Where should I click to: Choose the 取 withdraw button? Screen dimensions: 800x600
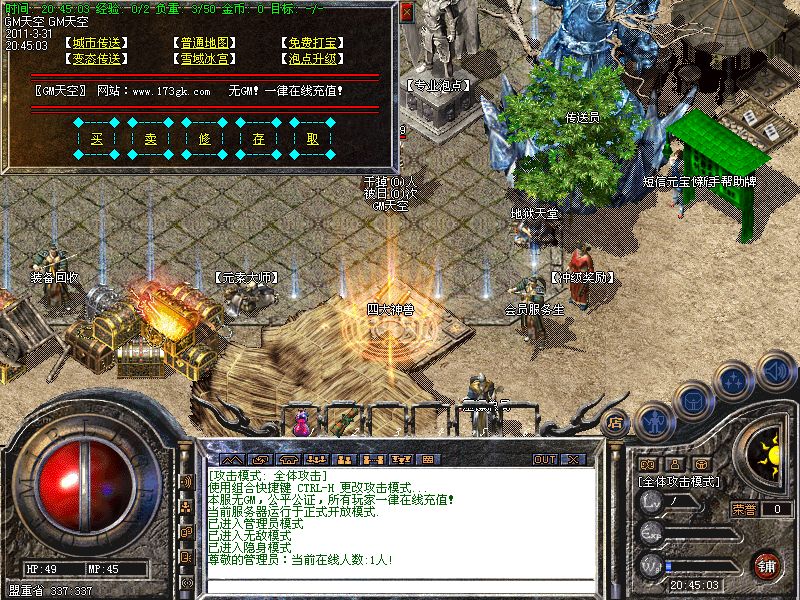[313, 139]
